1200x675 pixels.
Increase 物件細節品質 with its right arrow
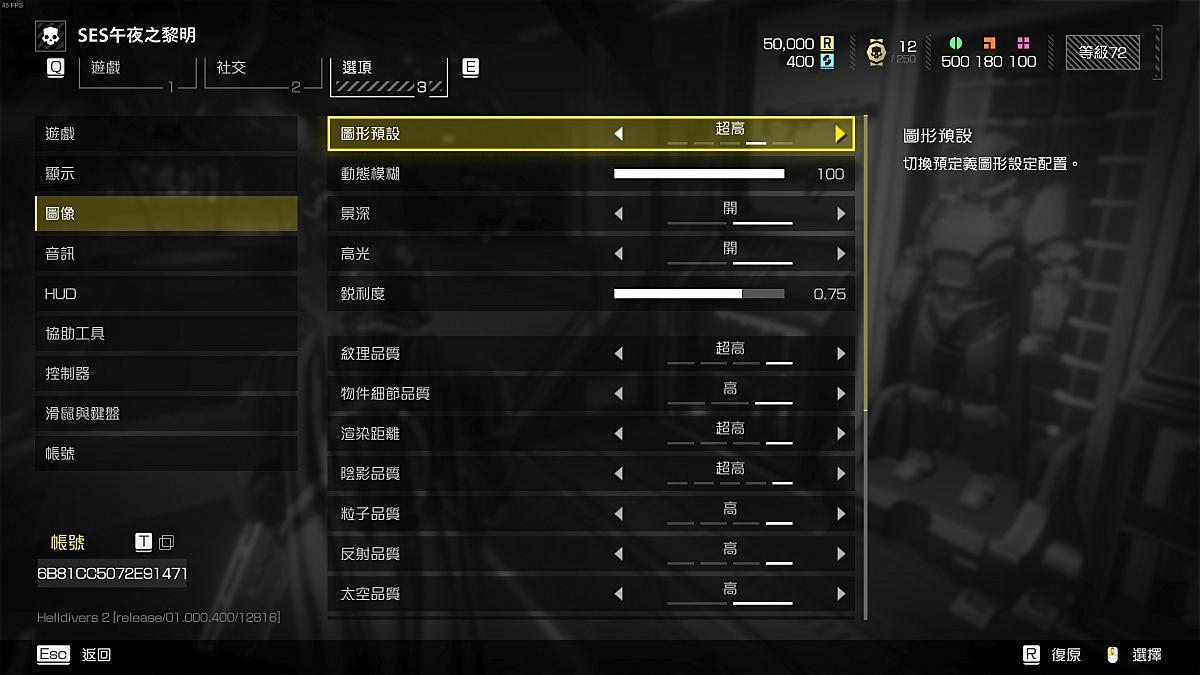tap(840, 394)
